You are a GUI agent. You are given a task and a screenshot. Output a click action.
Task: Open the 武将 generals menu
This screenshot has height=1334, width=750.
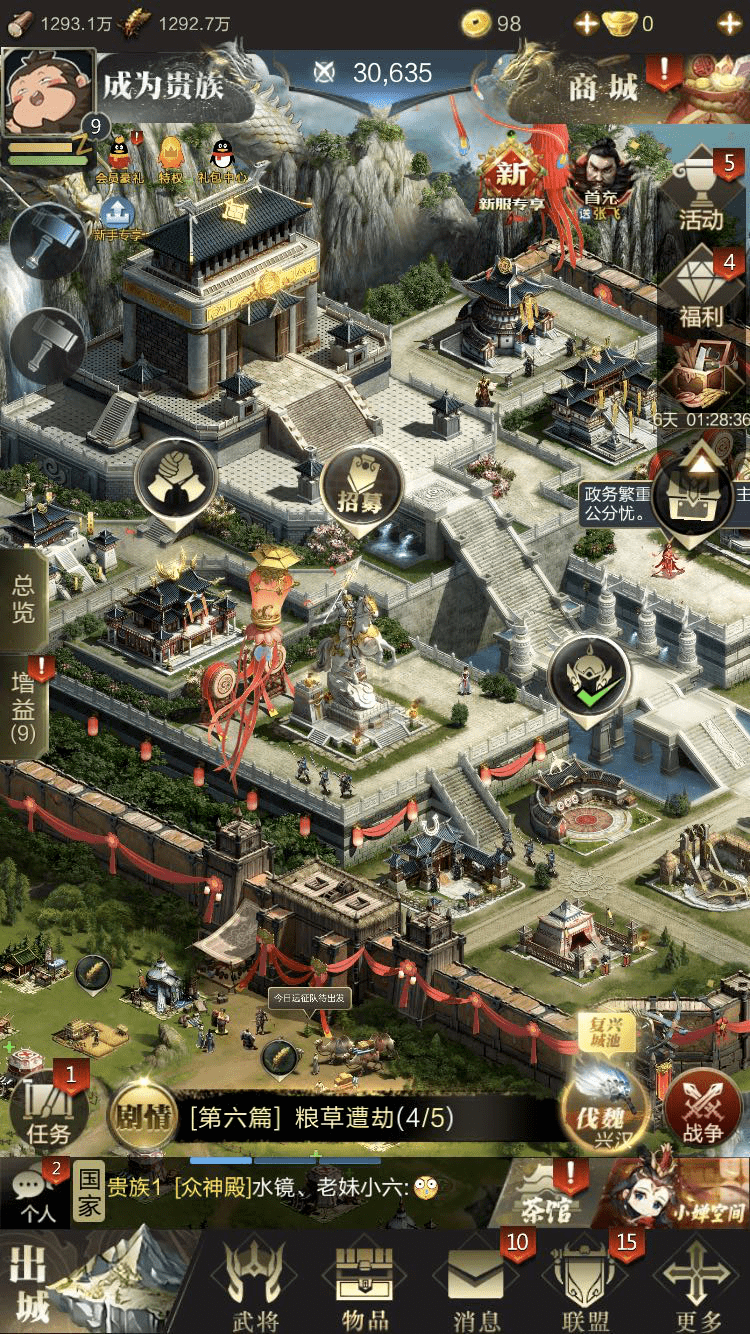point(254,1286)
